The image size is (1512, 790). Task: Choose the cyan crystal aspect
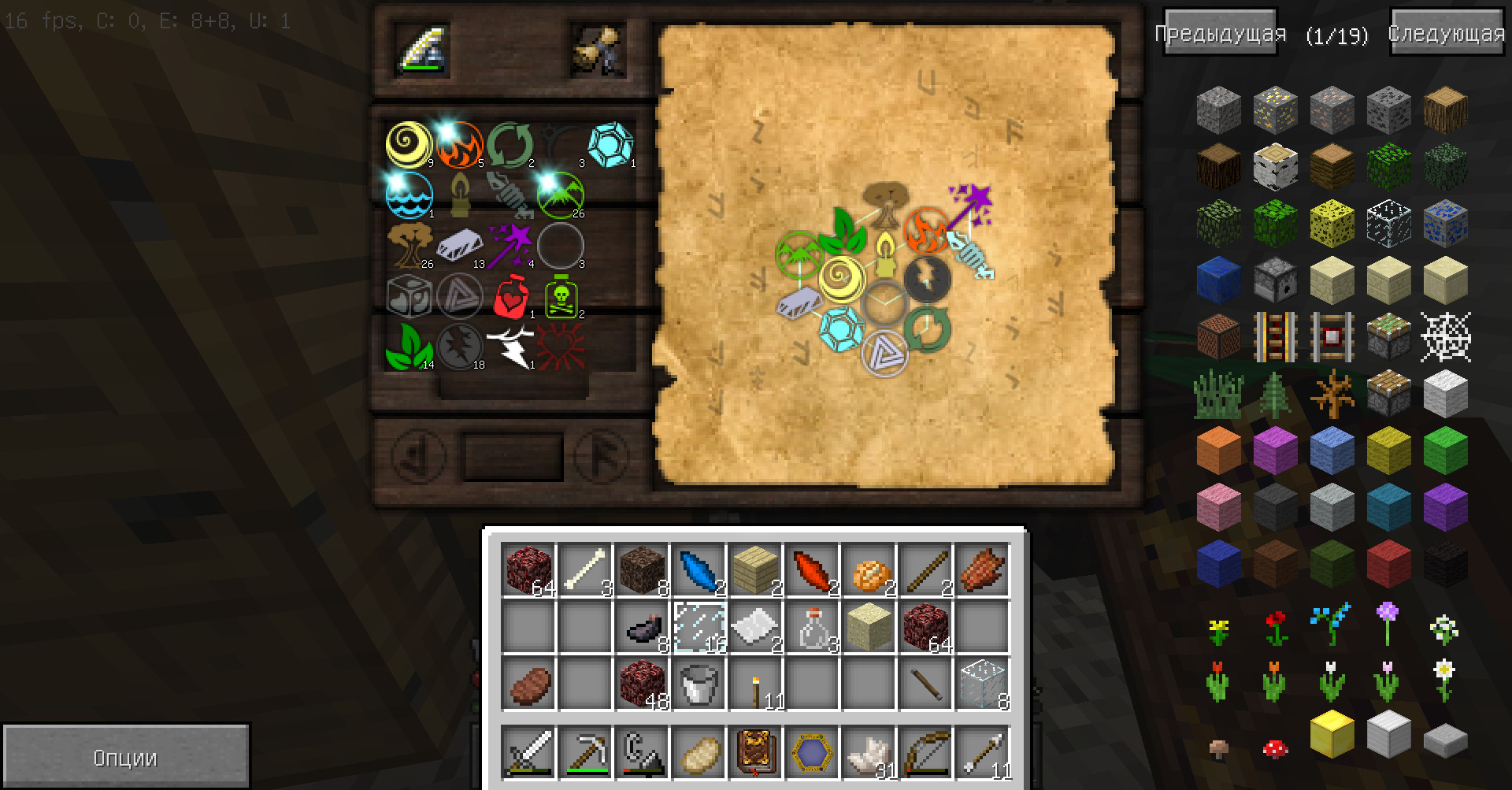point(610,145)
